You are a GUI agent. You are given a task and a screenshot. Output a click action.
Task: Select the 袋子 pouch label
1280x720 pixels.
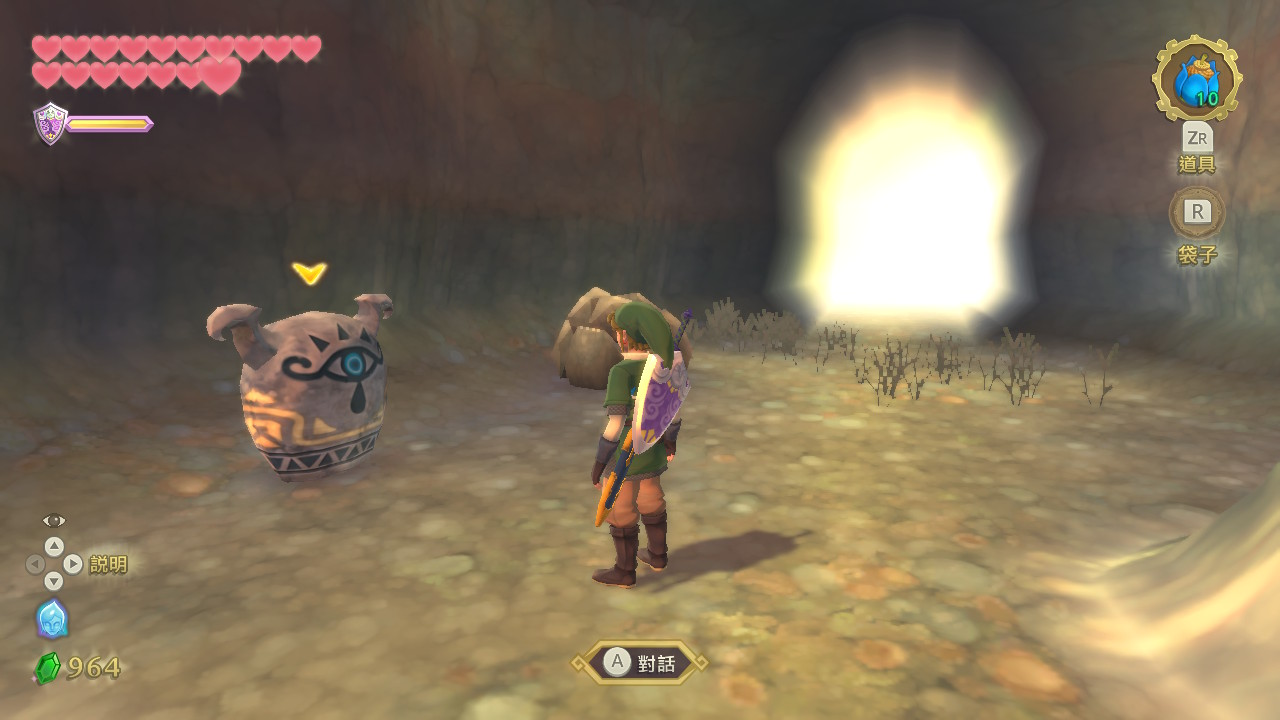(x=1196, y=255)
